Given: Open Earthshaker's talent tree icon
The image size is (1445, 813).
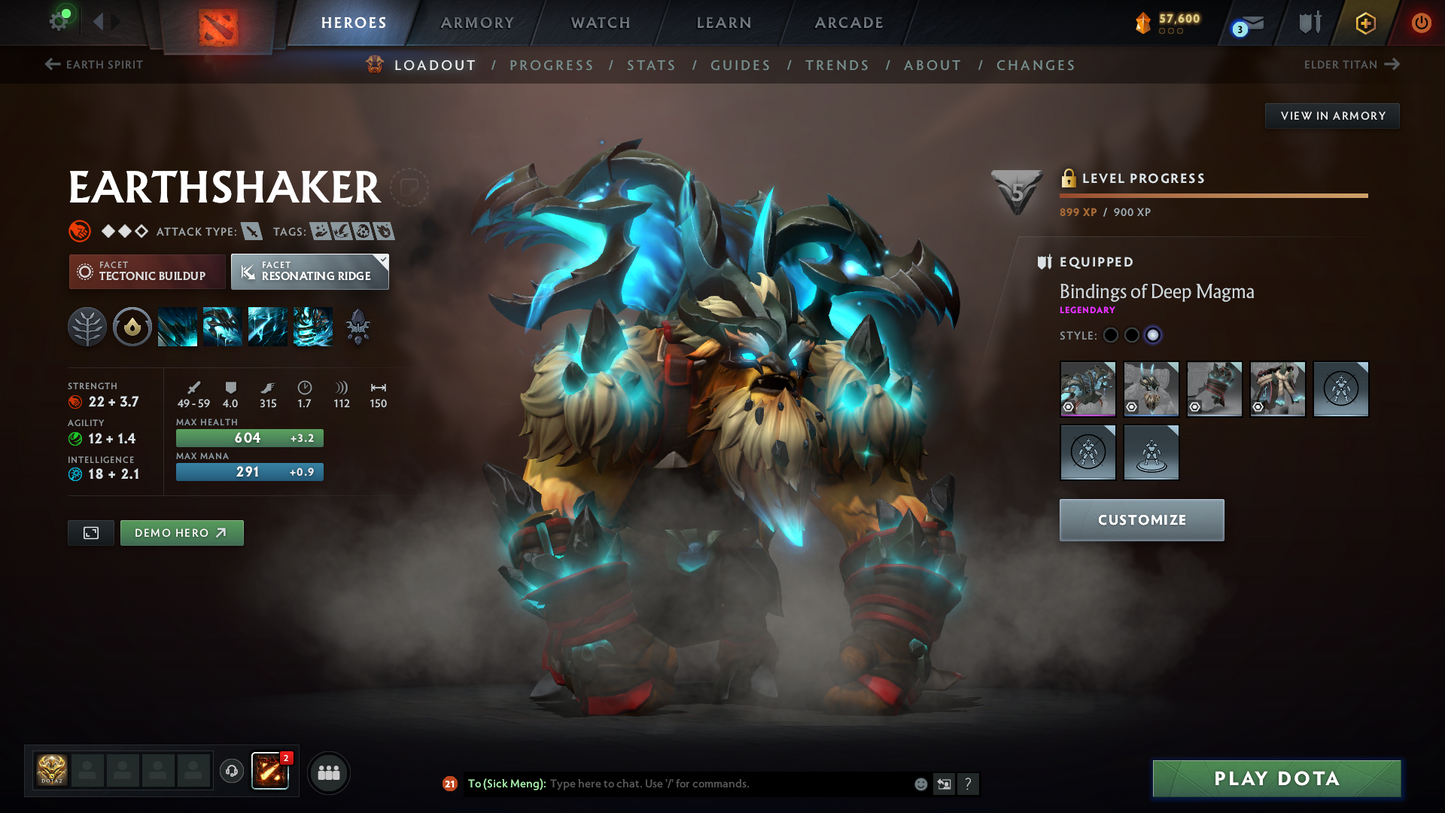Looking at the screenshot, I should coord(87,326).
